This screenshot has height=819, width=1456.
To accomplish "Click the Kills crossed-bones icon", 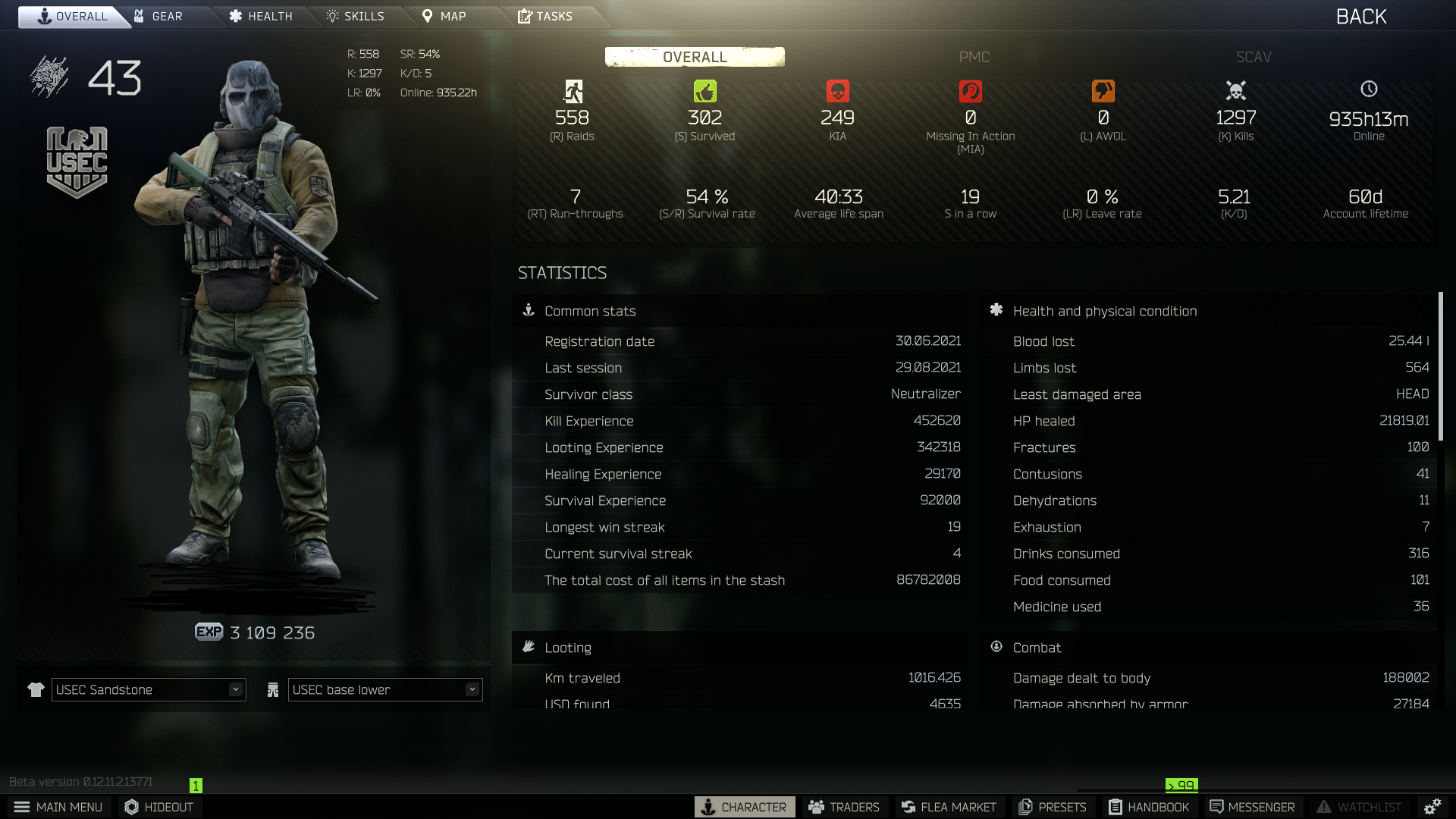I will 1235,90.
